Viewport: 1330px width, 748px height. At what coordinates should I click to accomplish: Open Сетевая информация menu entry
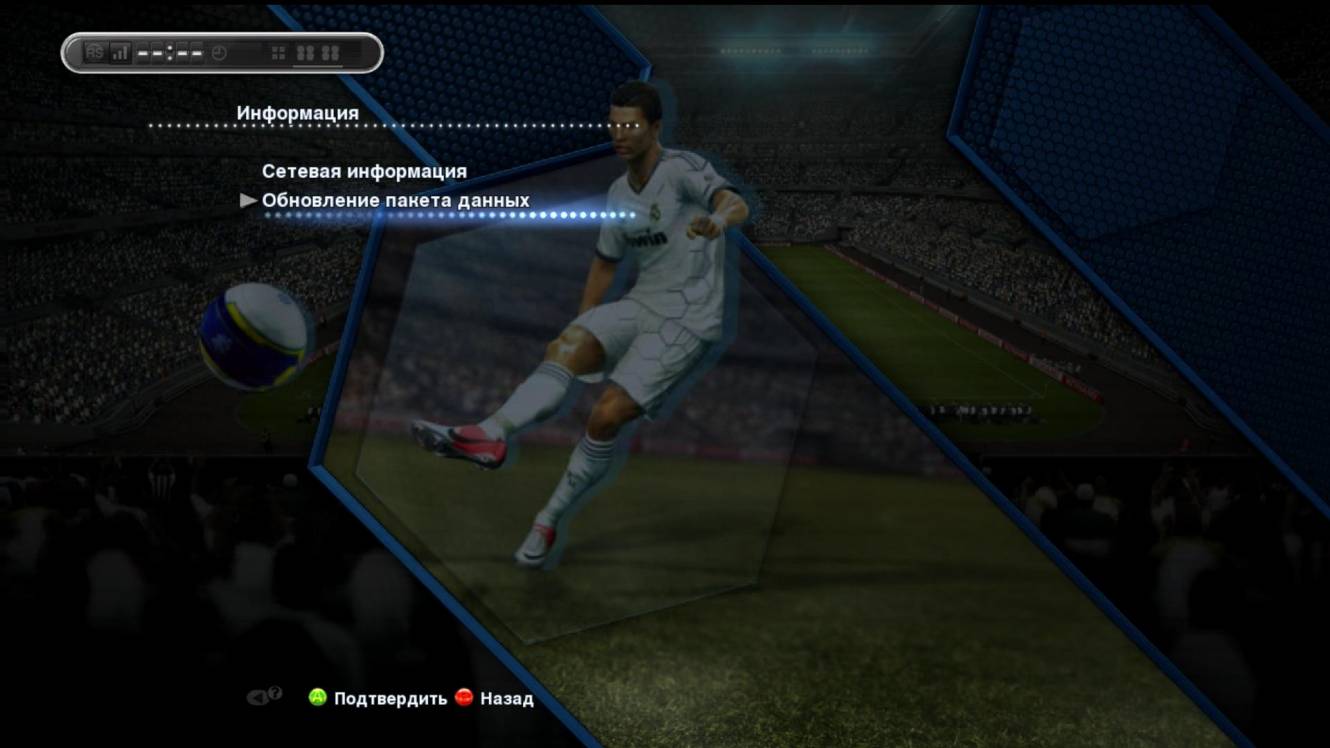364,171
